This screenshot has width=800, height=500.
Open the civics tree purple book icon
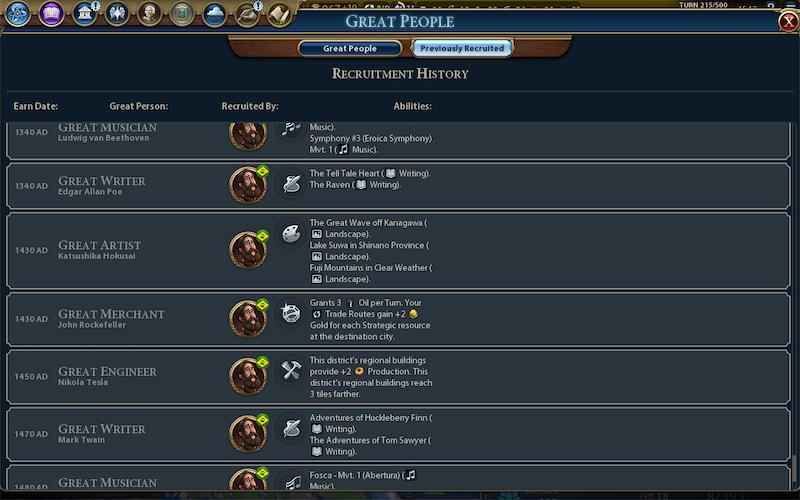pyautogui.click(x=51, y=14)
